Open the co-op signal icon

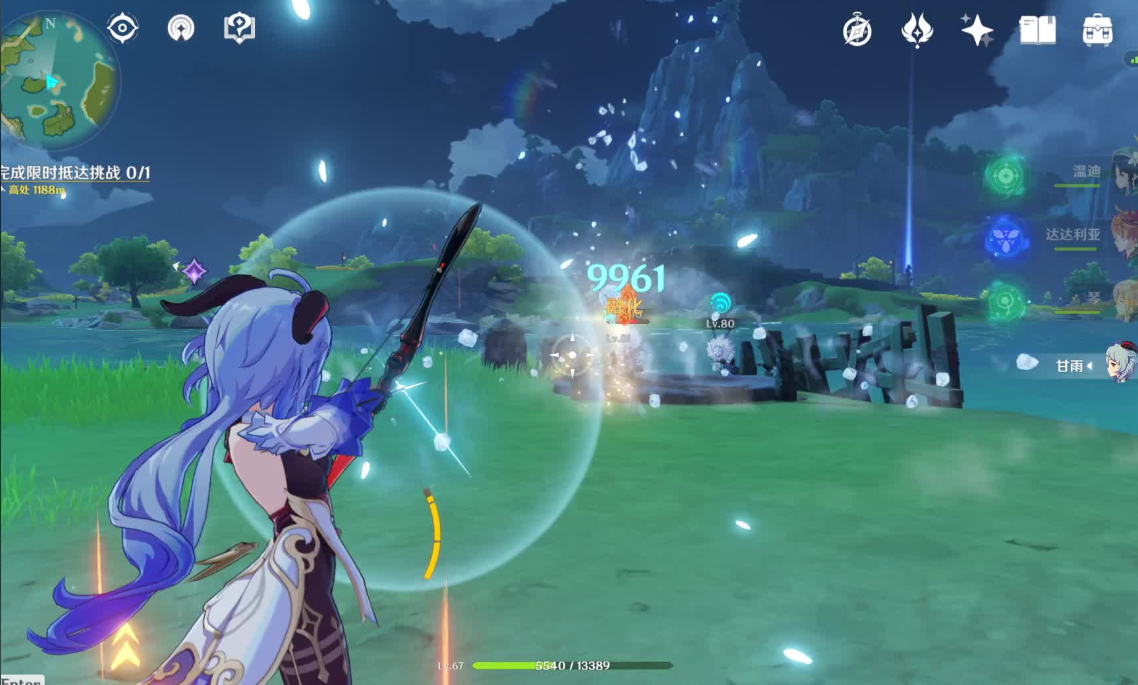click(x=181, y=28)
